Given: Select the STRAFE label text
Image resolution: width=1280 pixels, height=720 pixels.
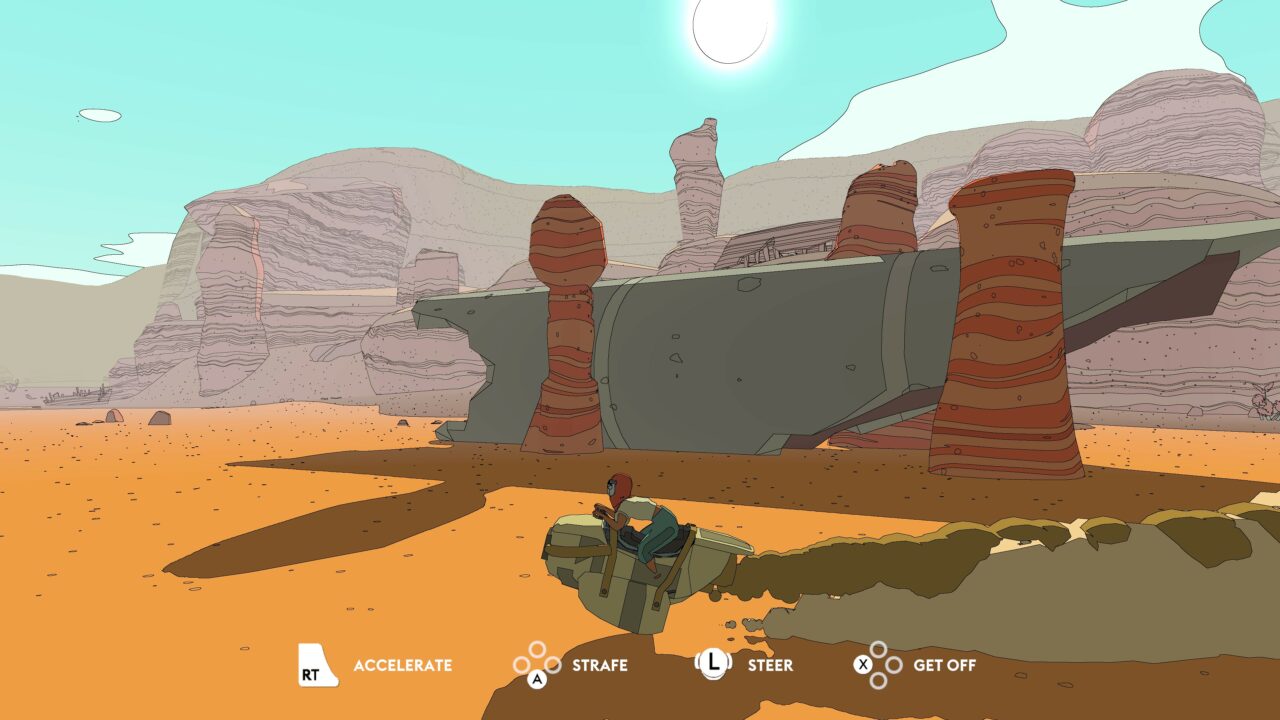Looking at the screenshot, I should click(x=601, y=664).
